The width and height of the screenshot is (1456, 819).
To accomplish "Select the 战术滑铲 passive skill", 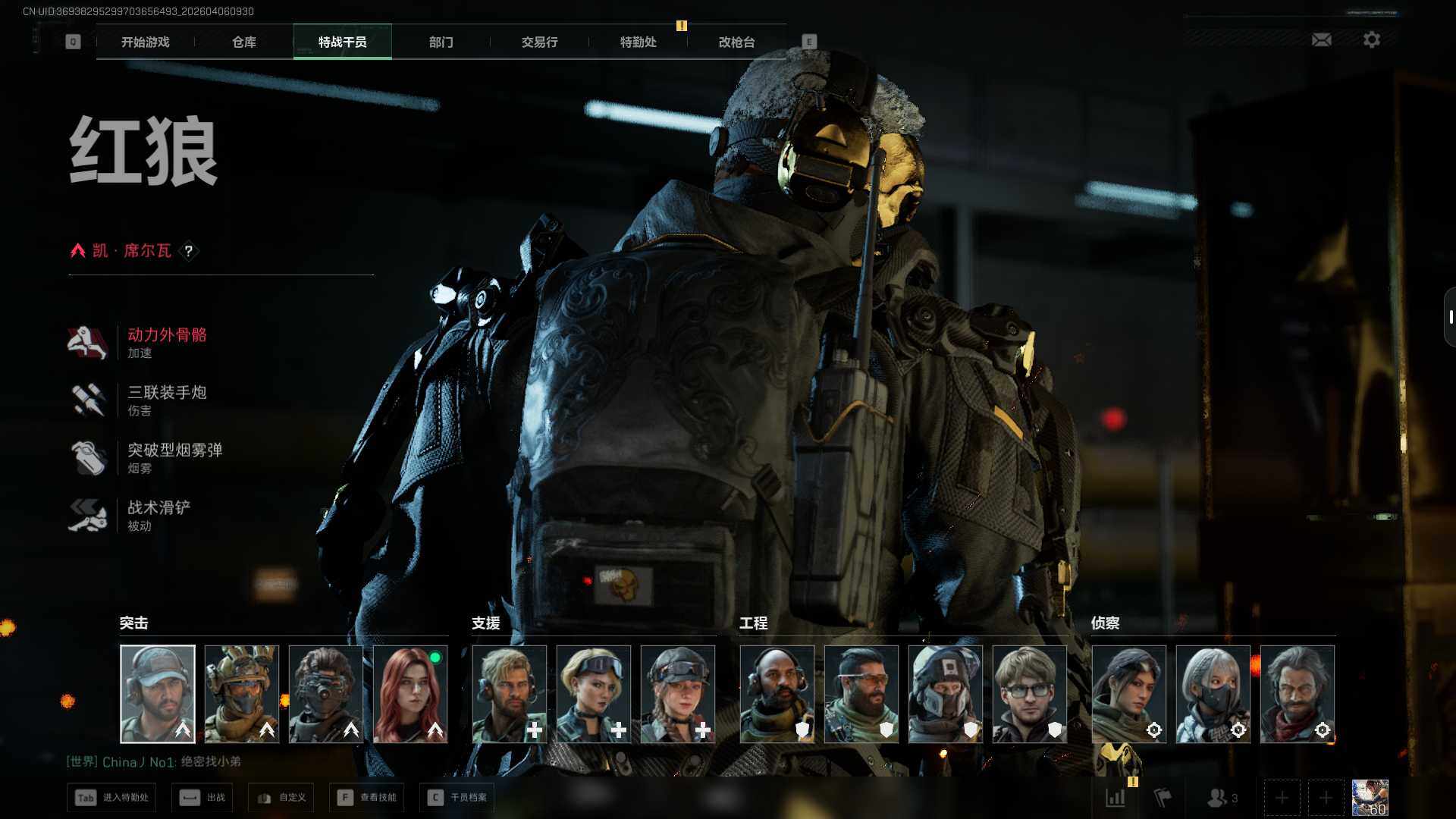I will pos(158,515).
